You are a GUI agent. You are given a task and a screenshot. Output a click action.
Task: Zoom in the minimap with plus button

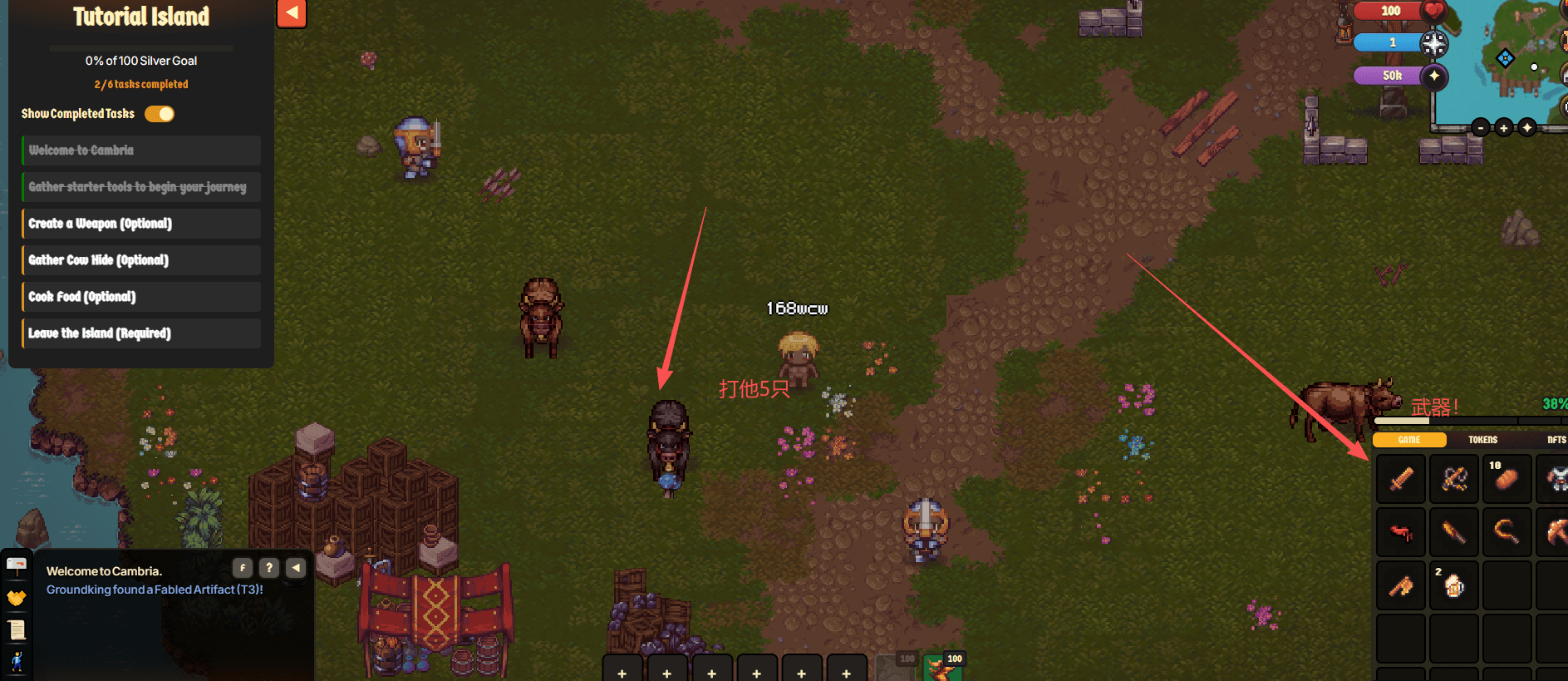point(1503,127)
